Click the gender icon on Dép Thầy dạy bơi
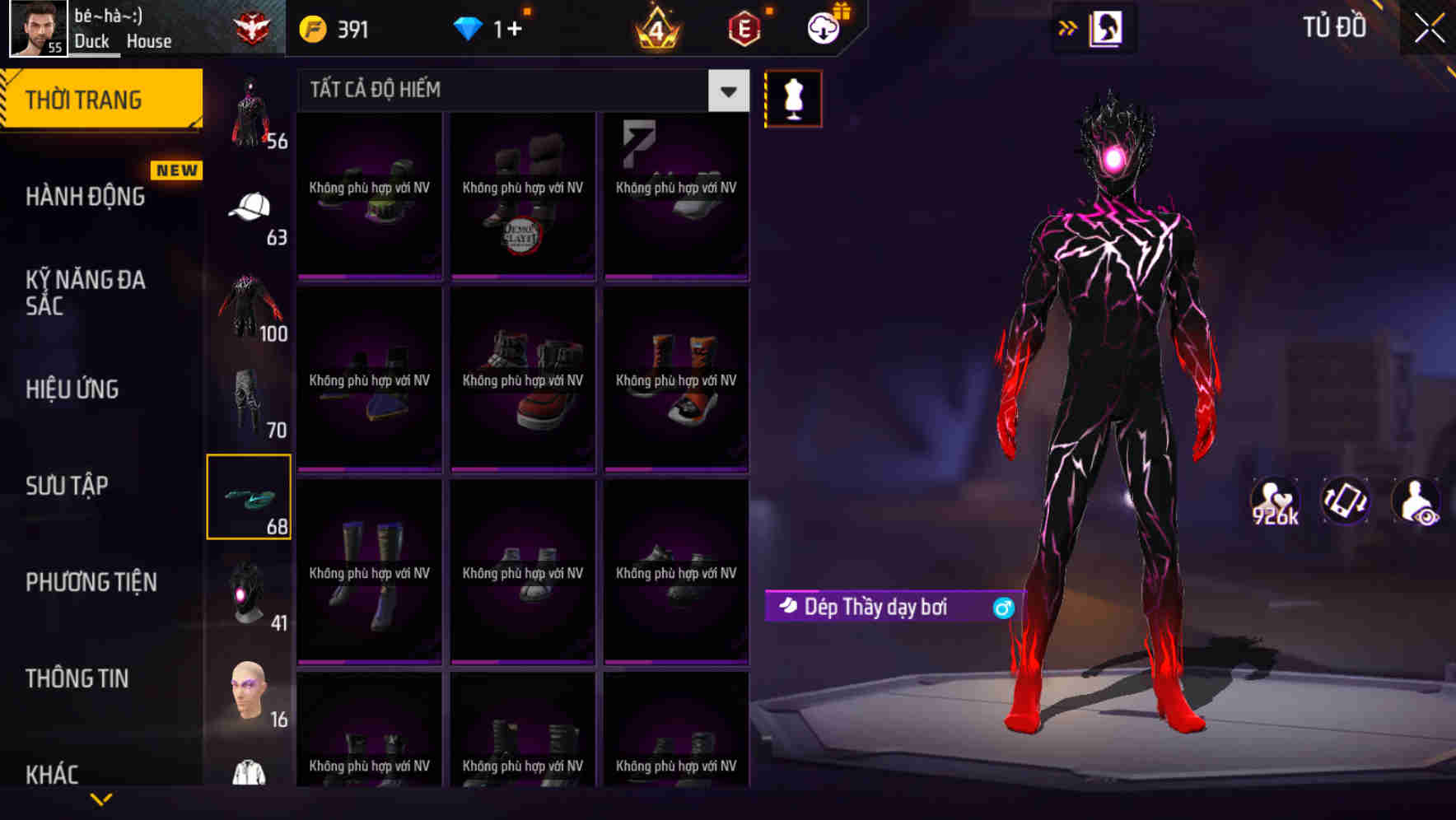The height and width of the screenshot is (820, 1456). 1002,606
